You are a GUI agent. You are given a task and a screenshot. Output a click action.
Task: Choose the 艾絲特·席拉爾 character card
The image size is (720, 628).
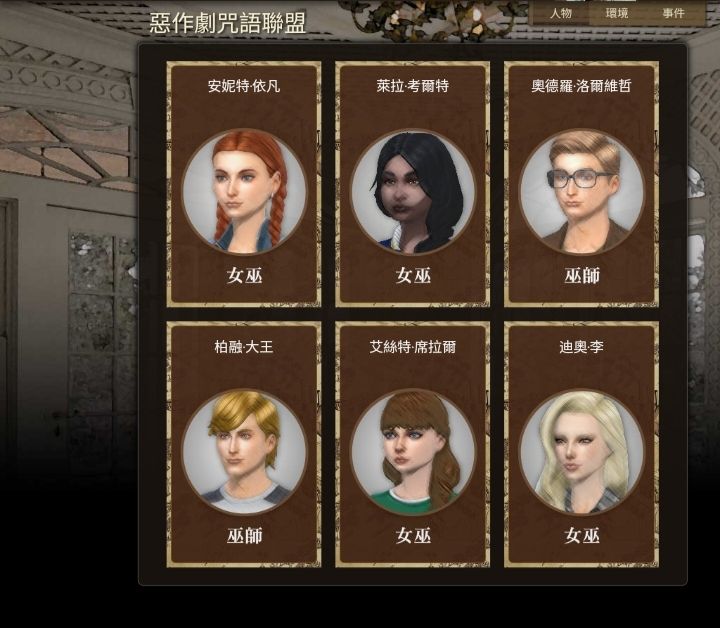[x=412, y=445]
